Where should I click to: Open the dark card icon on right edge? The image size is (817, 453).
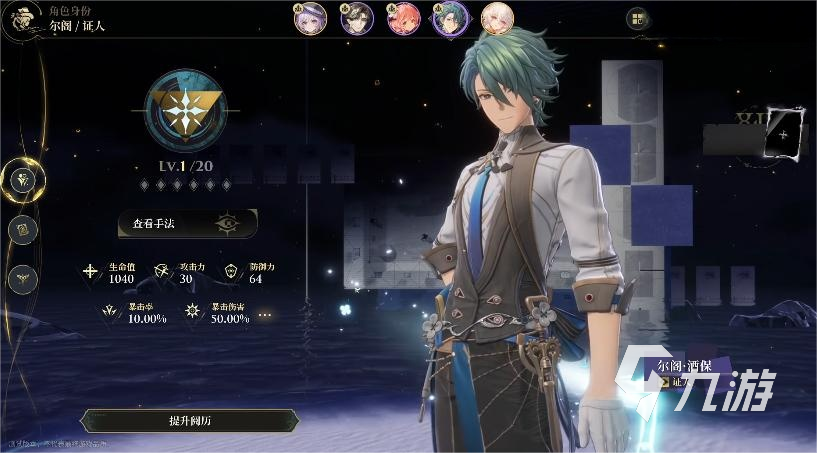(x=782, y=135)
